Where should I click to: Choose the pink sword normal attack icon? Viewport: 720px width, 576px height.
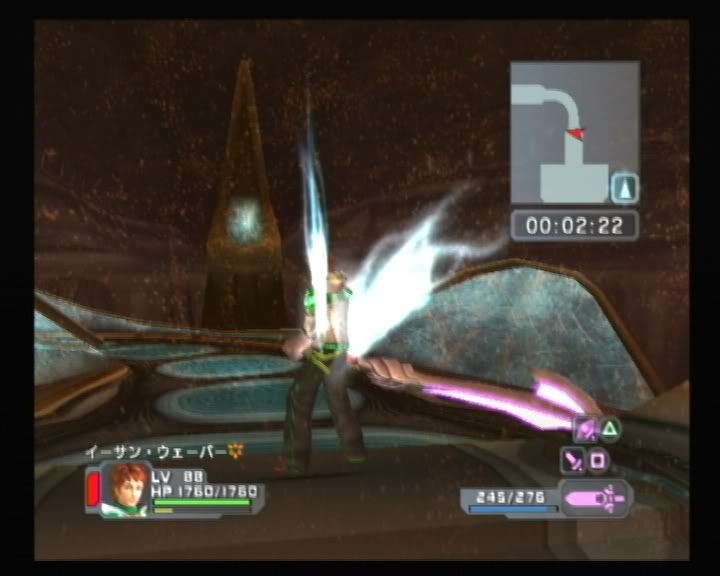[573, 461]
